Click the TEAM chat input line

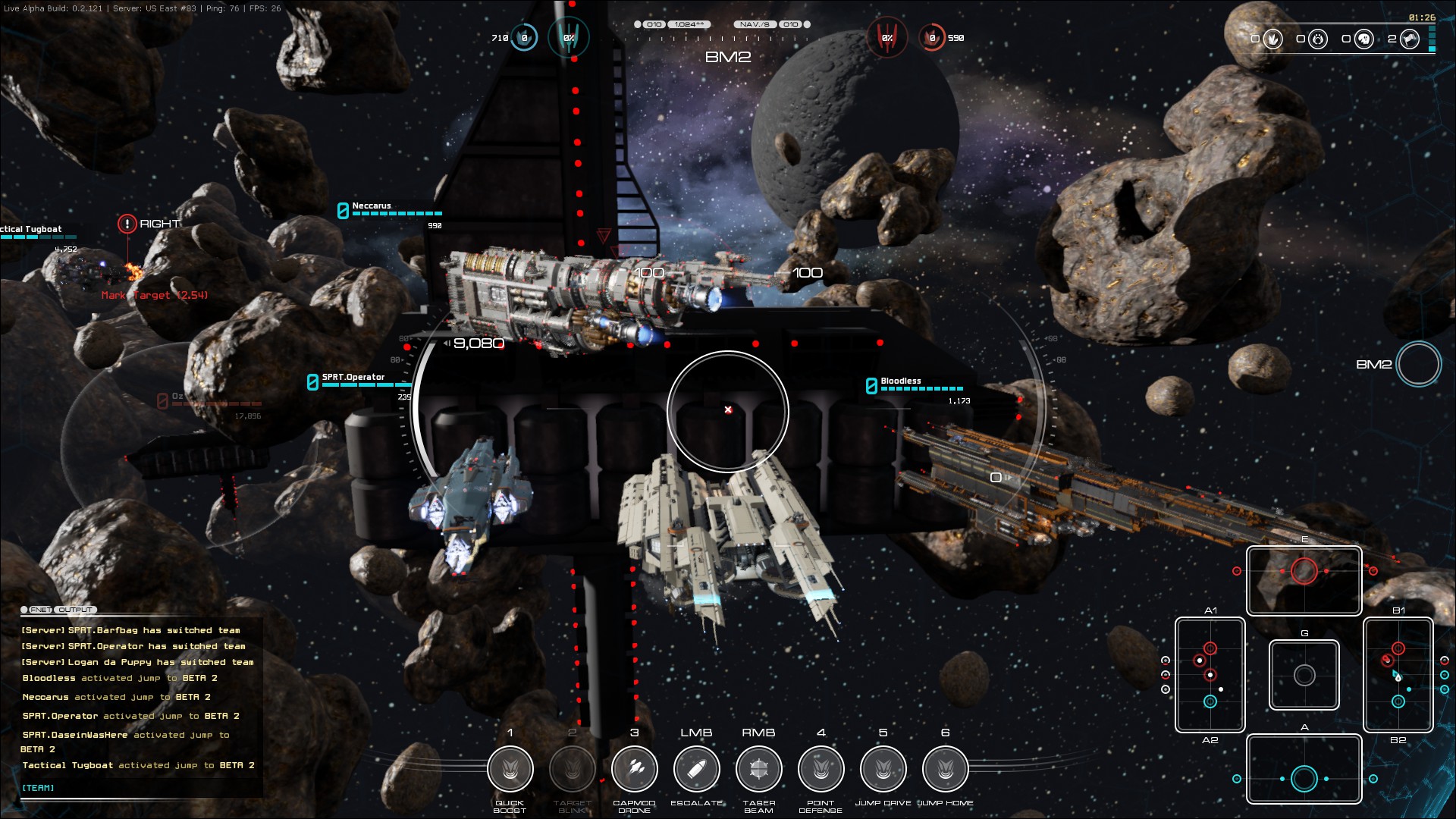coord(136,788)
